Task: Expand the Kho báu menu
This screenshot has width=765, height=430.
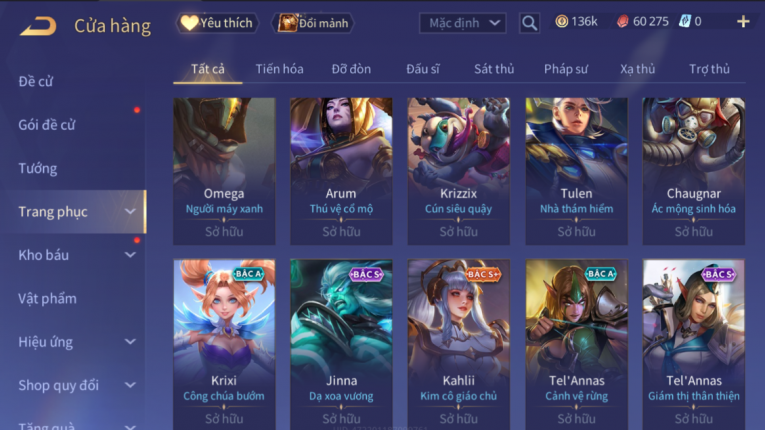Action: (x=75, y=255)
